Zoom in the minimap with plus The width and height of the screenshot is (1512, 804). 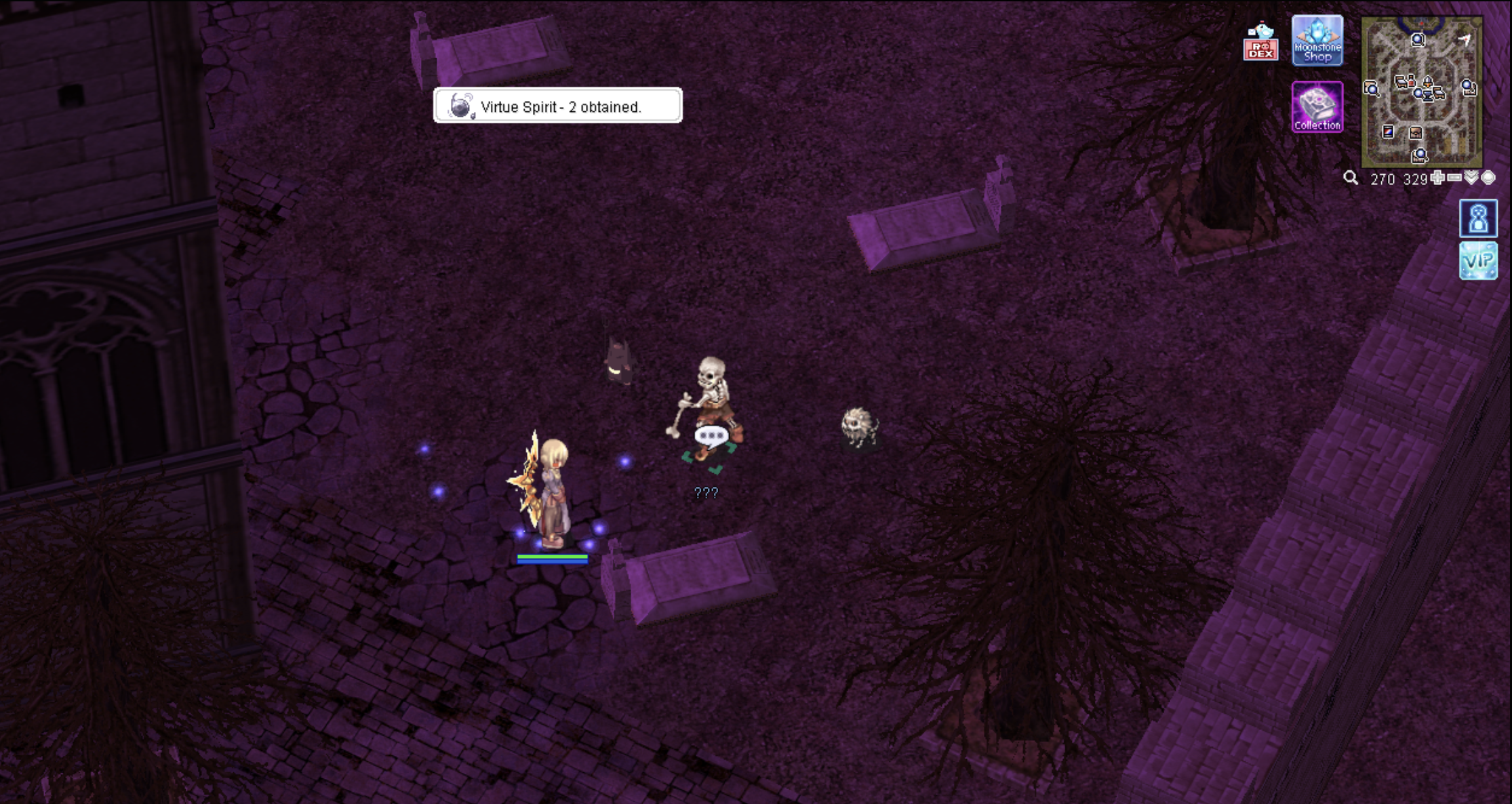(1437, 178)
